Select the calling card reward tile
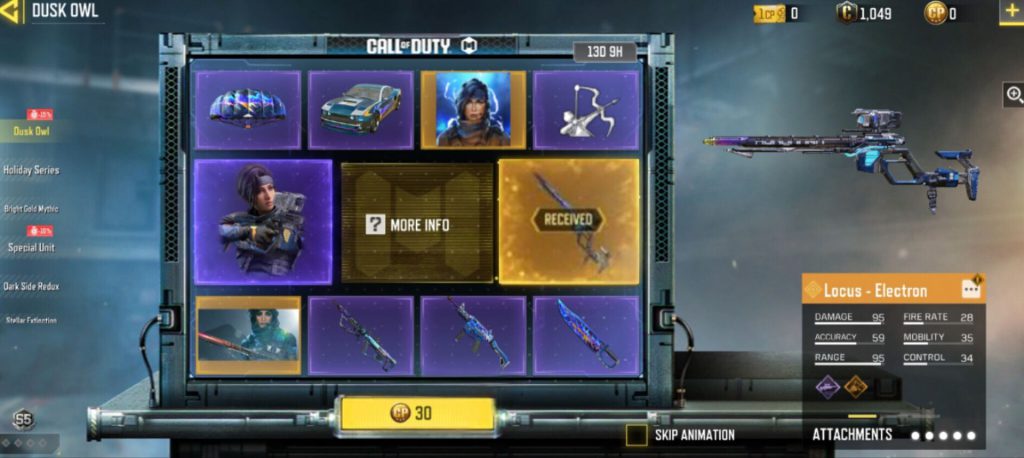This screenshot has height=458, width=1024. (247, 335)
